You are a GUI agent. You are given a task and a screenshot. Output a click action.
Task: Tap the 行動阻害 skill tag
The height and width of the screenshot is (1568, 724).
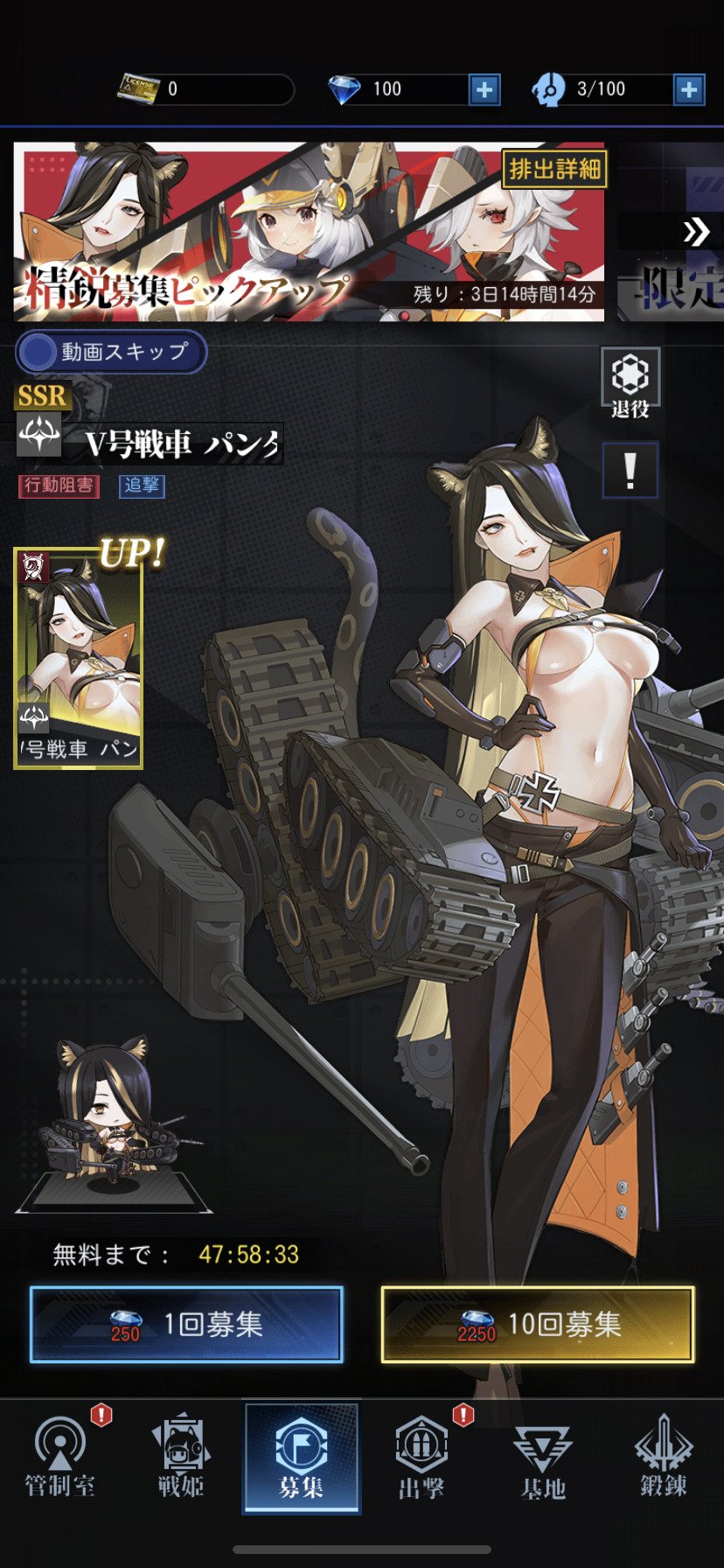pos(59,486)
